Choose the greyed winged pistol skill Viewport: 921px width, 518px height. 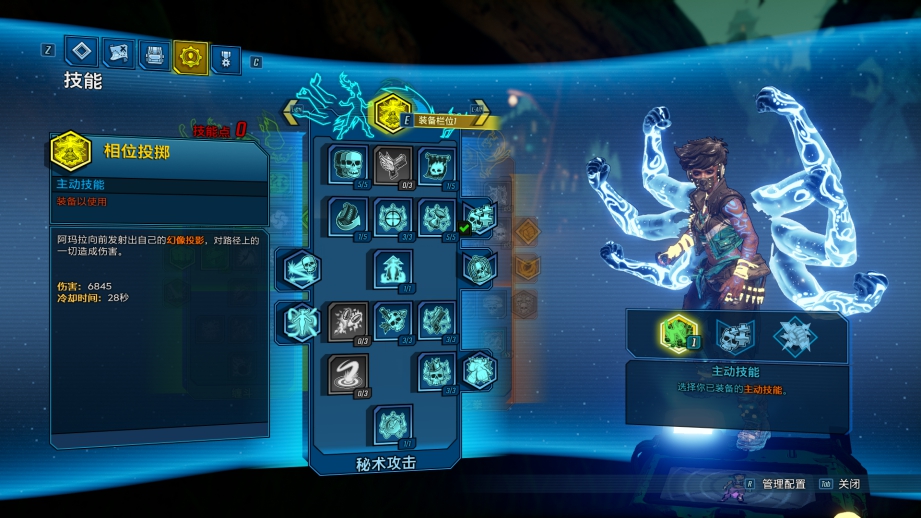tap(392, 165)
